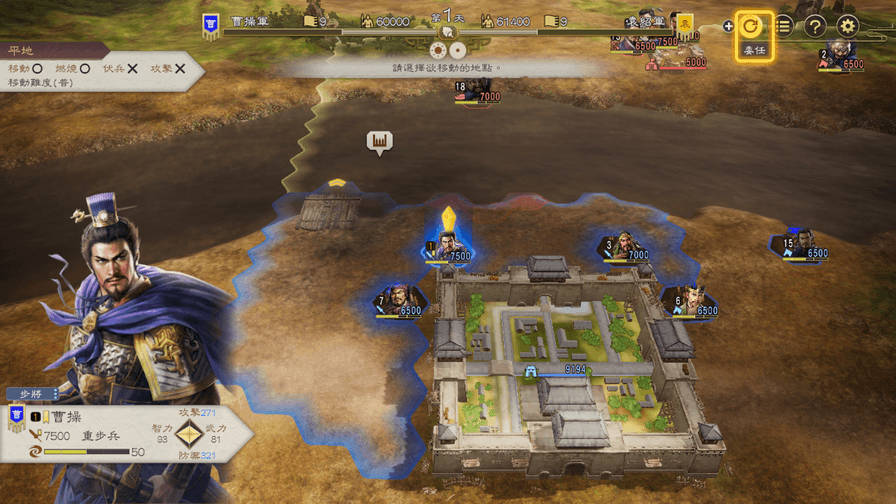Image resolution: width=896 pixels, height=504 pixels.
Task: Select allied unit number 3 with 7000 troops
Action: [x=625, y=246]
